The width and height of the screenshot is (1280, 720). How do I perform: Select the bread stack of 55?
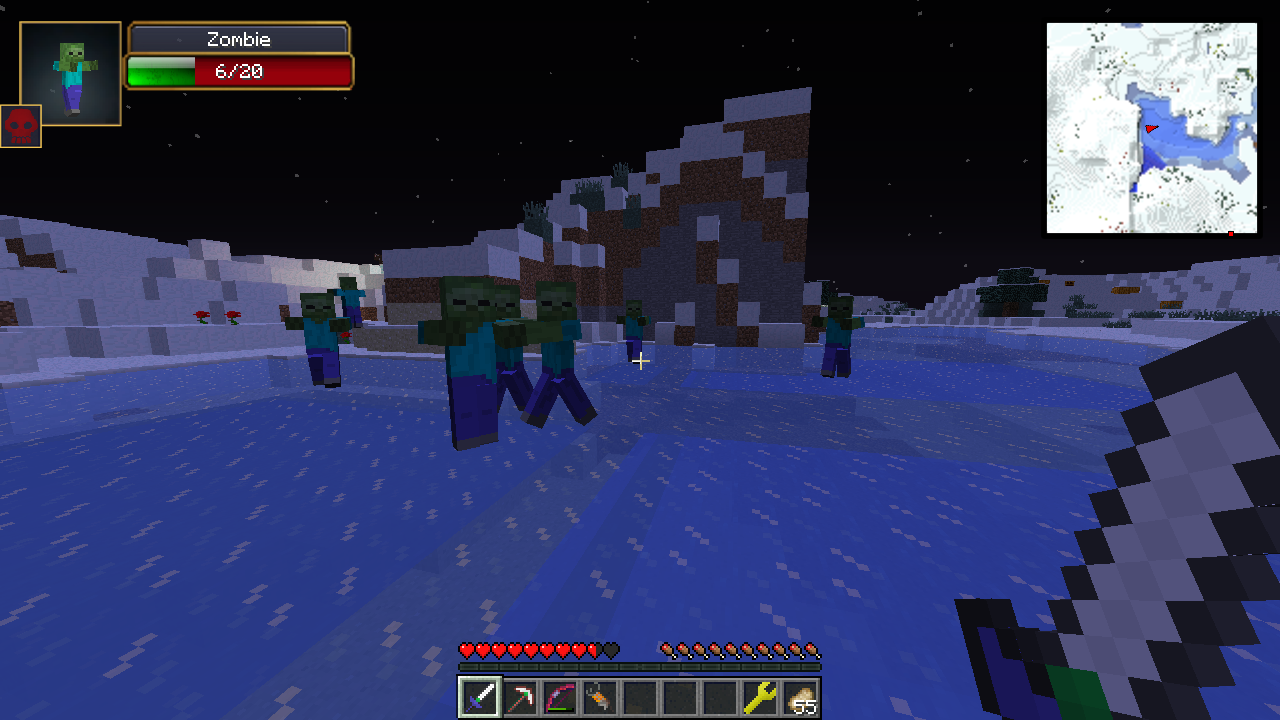click(x=800, y=697)
